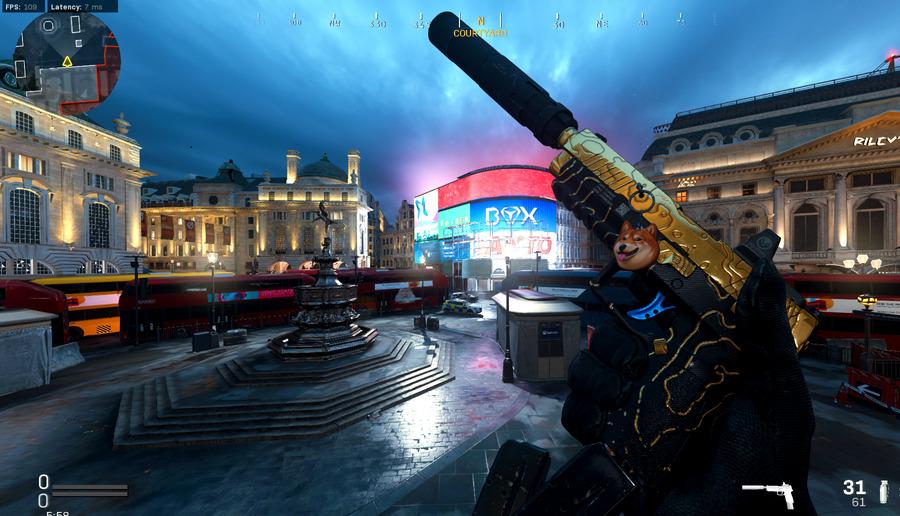Click the grenade equipment icon
This screenshot has width=900, height=516.
point(883,491)
